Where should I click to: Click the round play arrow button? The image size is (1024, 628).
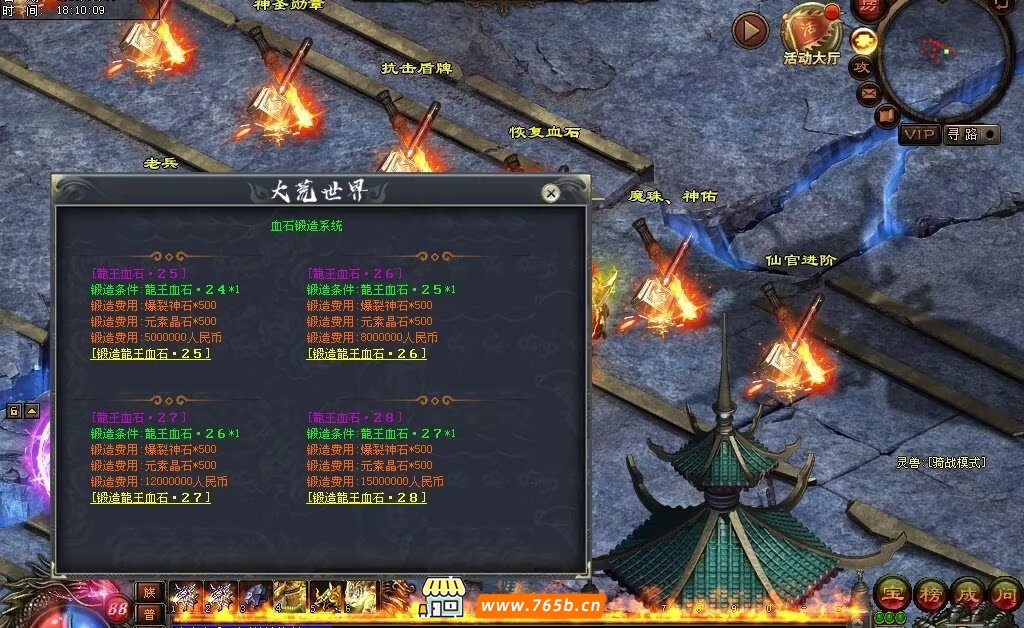[x=750, y=31]
